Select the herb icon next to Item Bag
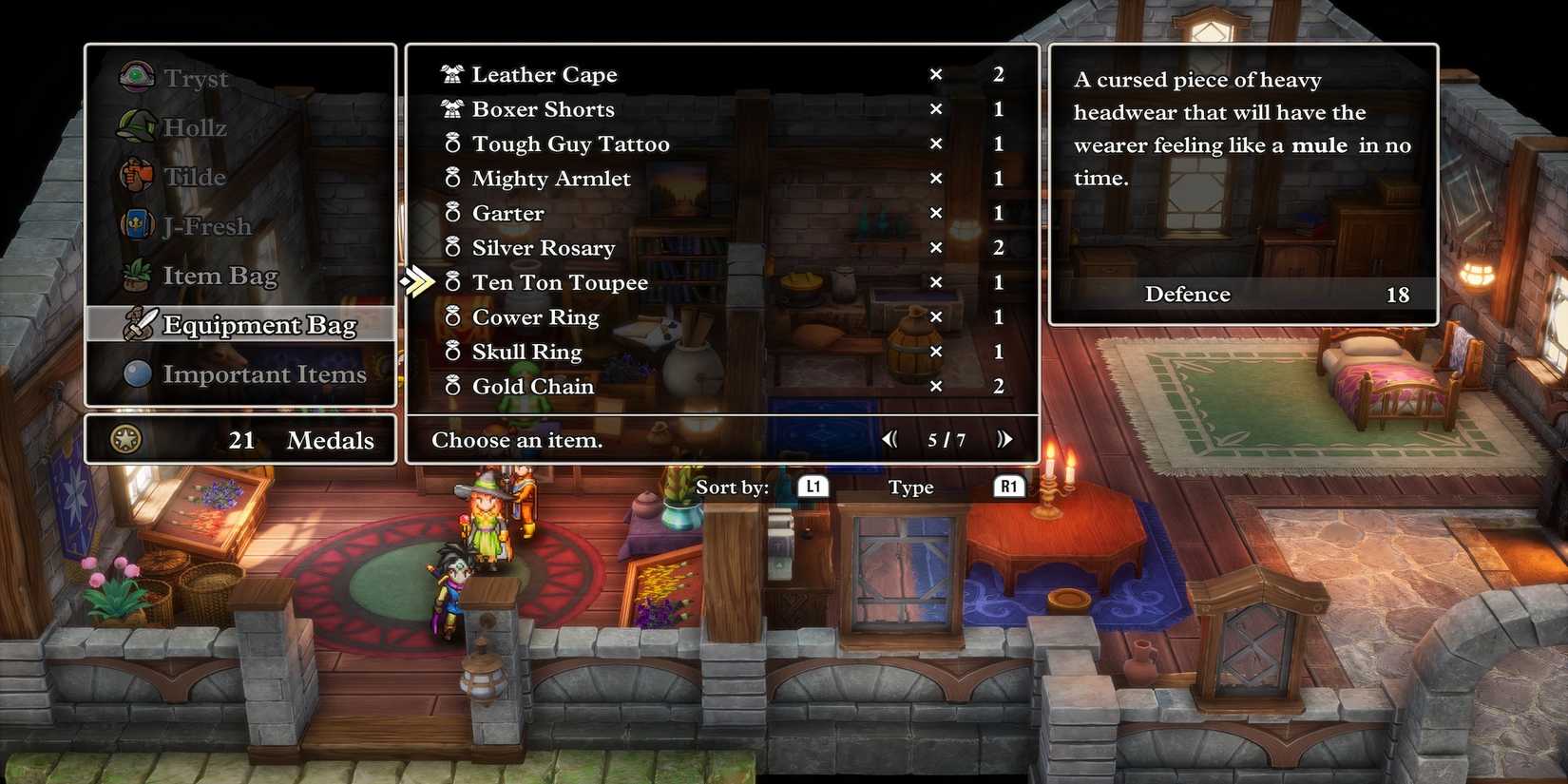 pos(136,275)
